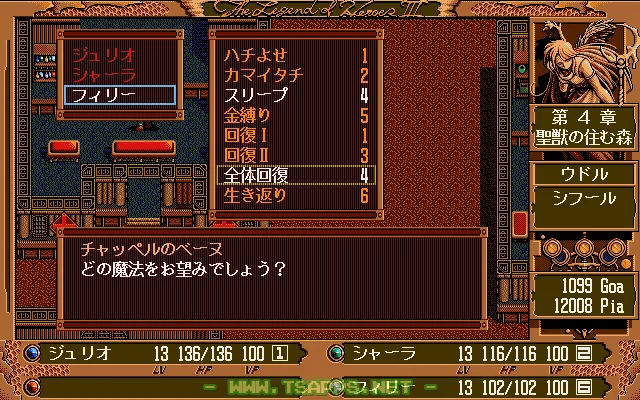
Task: Buy the スリープ spell
Action: 295,95
